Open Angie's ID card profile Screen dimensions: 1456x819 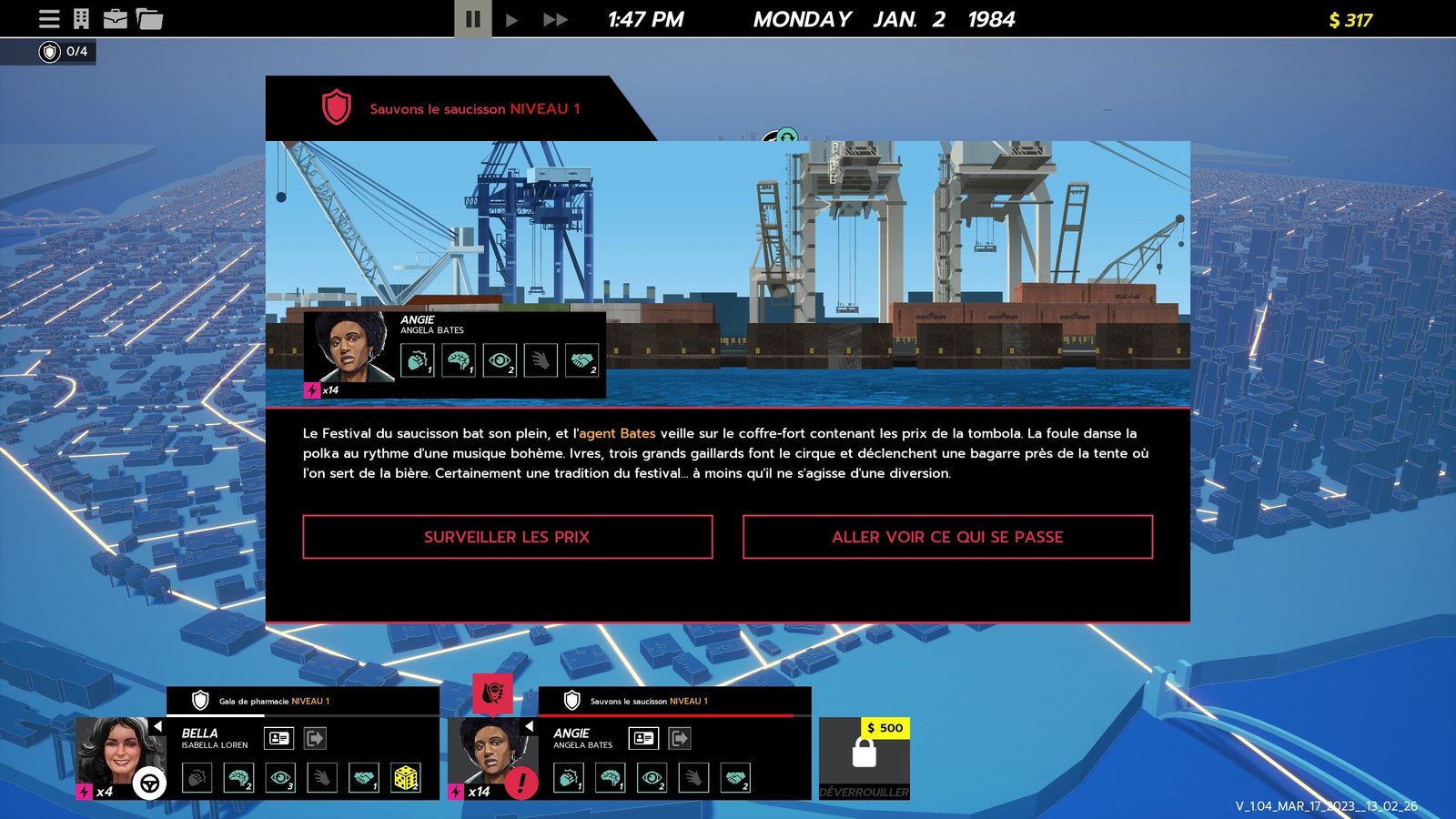(643, 738)
